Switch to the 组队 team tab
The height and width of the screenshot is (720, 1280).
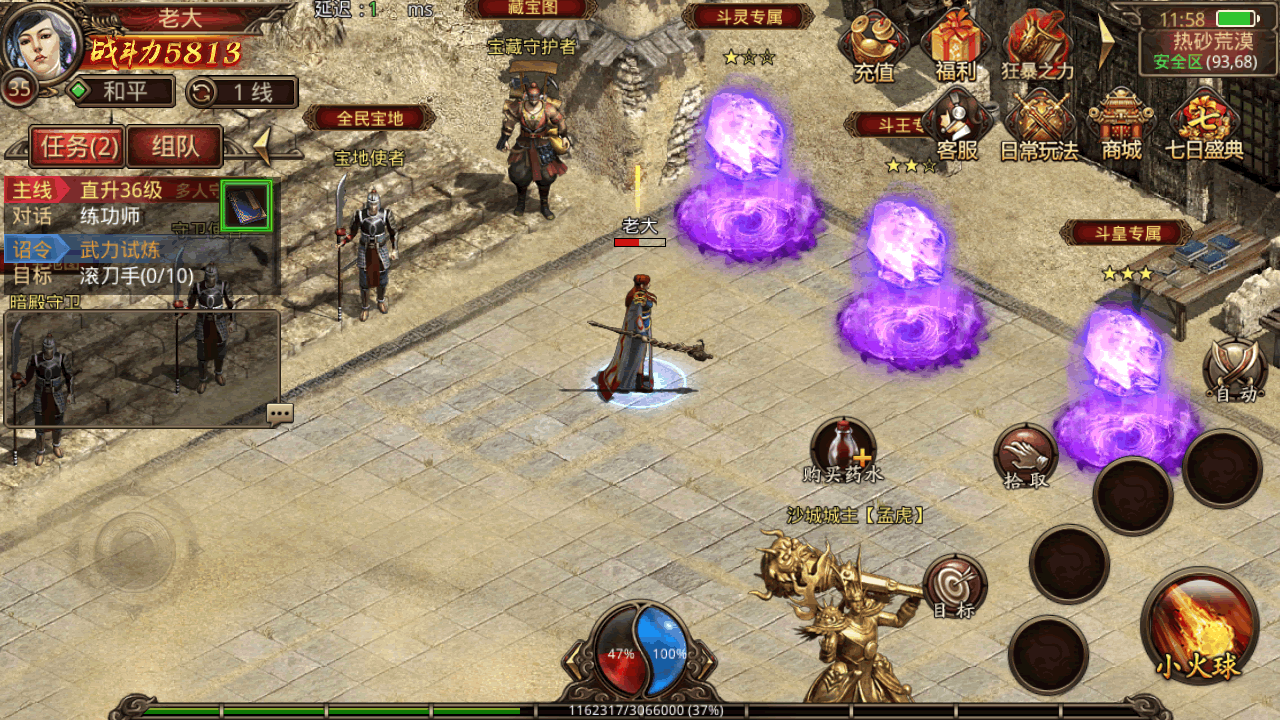coord(175,147)
